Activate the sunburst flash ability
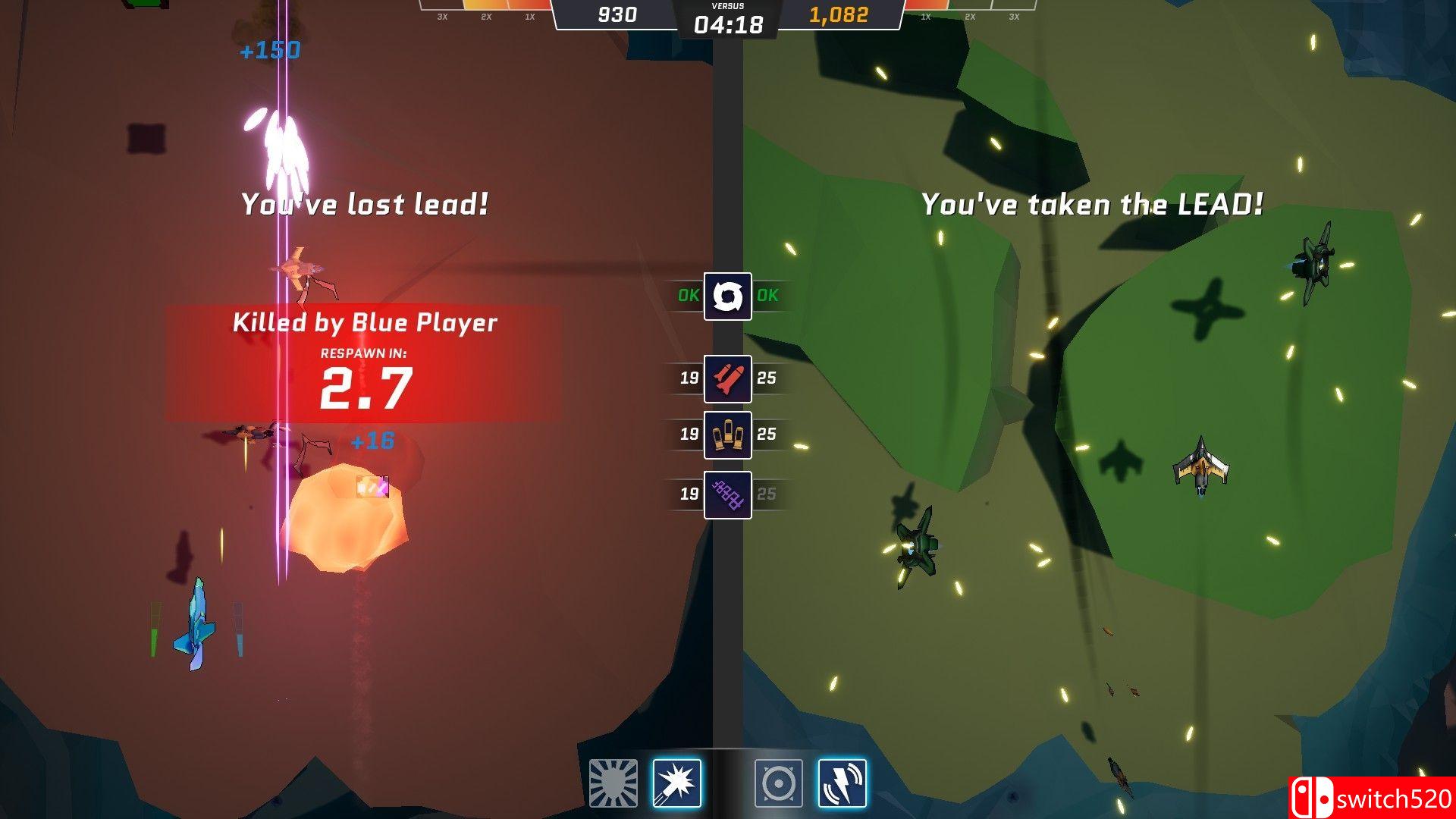Viewport: 1456px width, 819px height. (613, 783)
